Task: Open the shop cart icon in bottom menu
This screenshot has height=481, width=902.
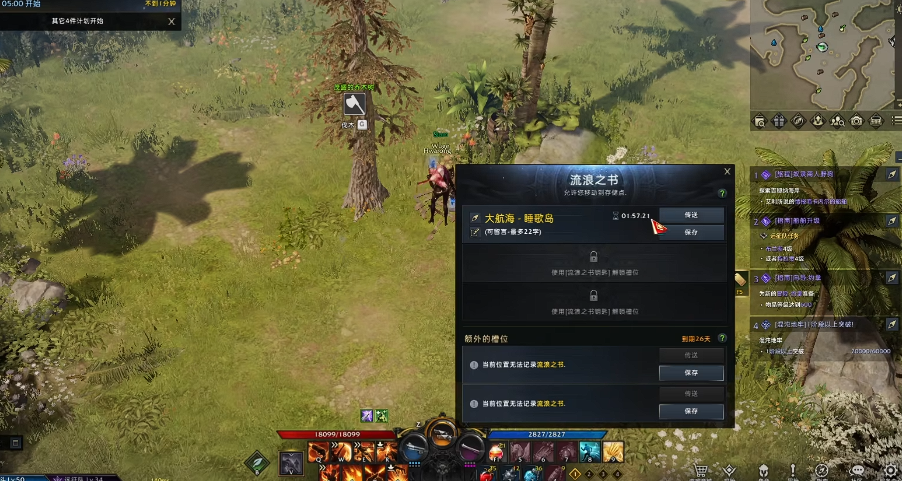Action: point(702,470)
